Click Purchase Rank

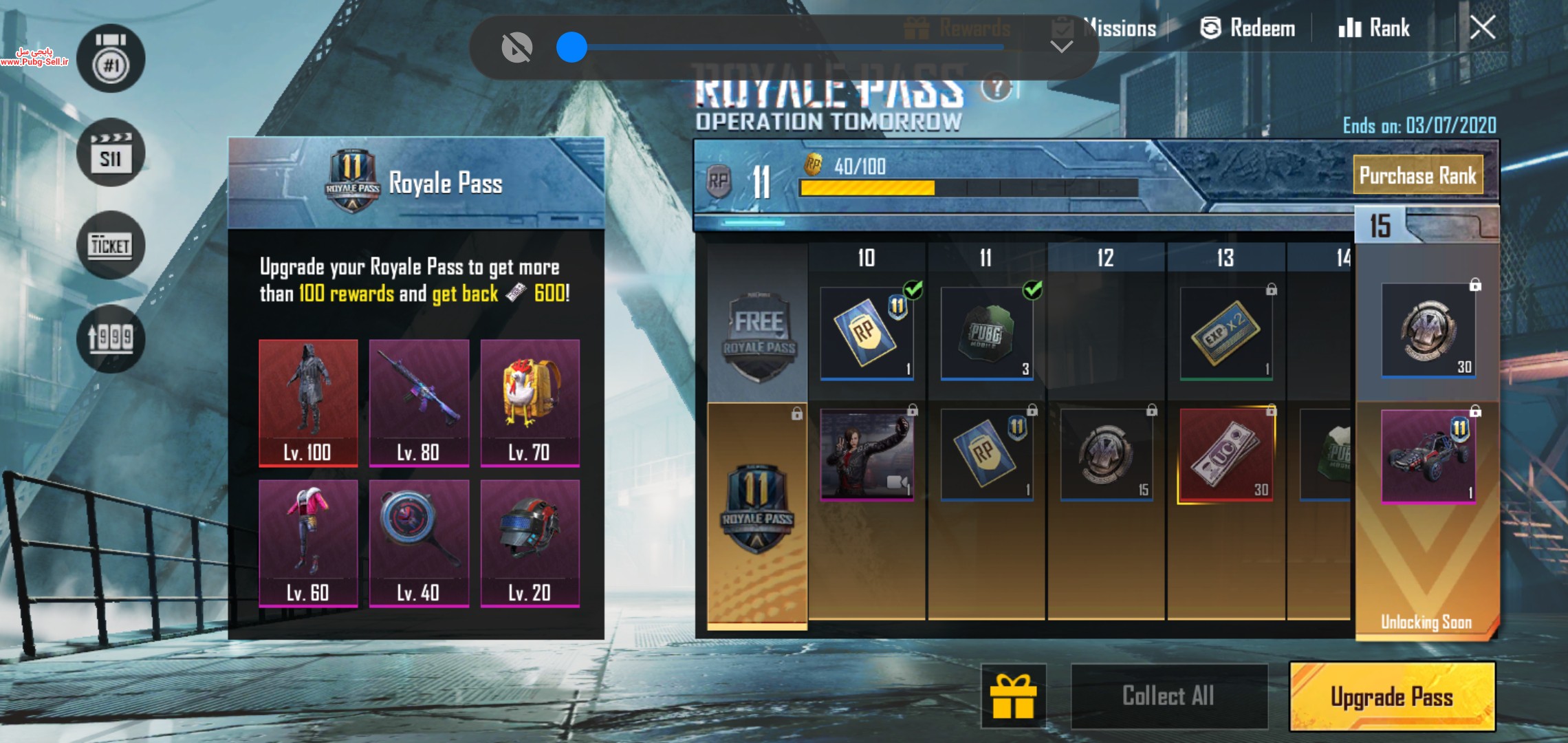1417,175
